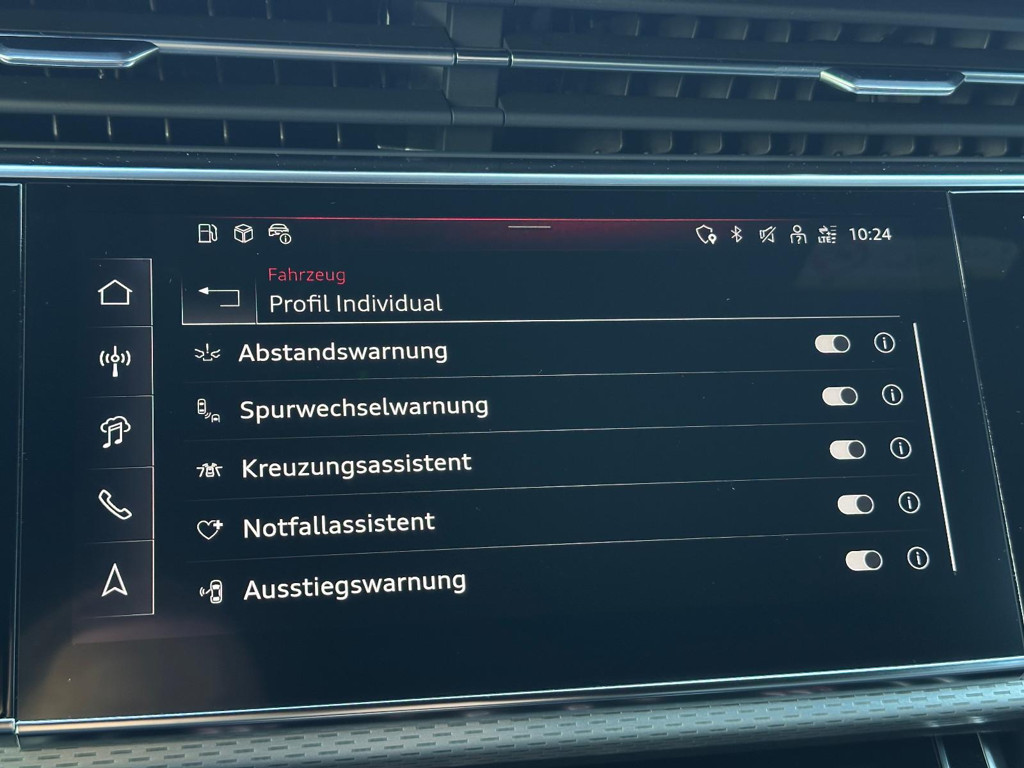Viewport: 1024px width, 768px height.
Task: Open the navigation arrow menu
Action: point(115,579)
